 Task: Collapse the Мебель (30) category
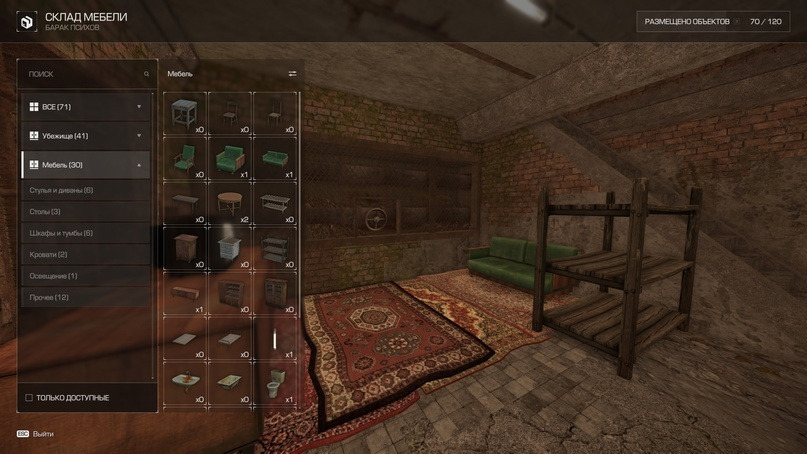click(87, 165)
